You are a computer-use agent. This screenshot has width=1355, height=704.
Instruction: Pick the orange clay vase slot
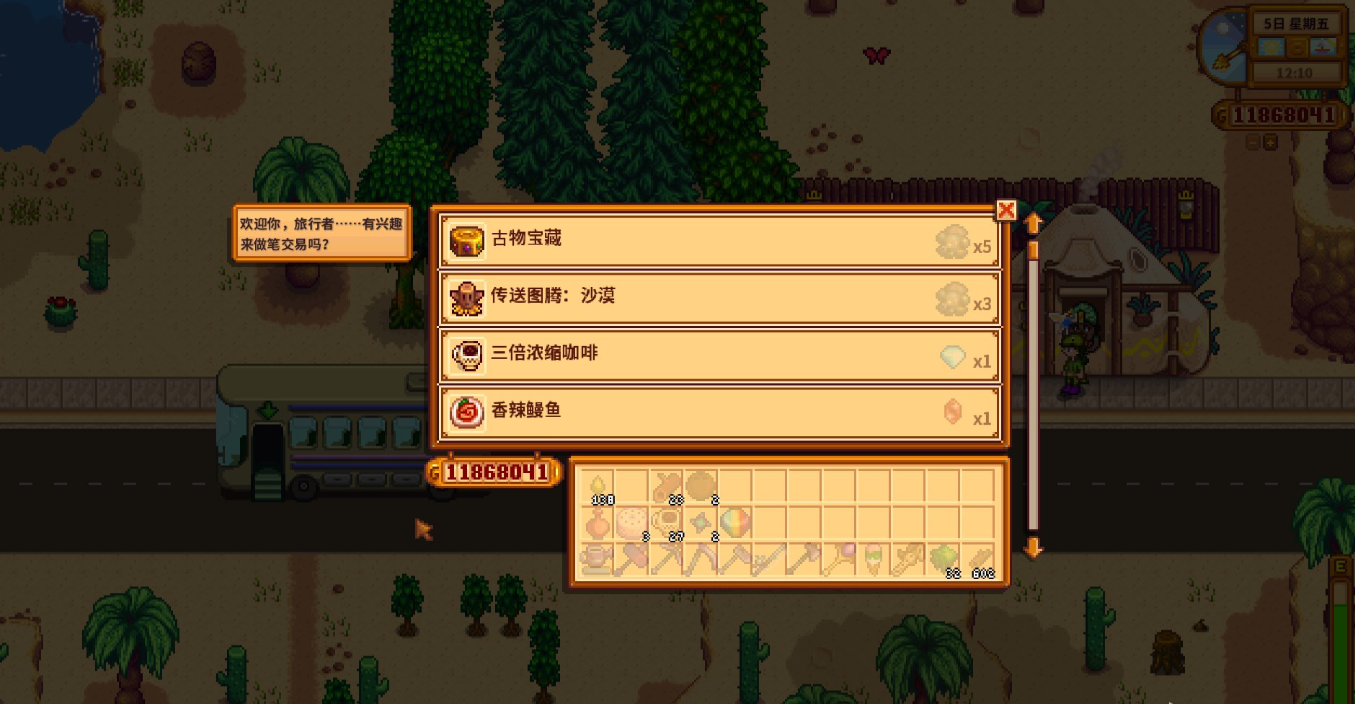tap(598, 523)
